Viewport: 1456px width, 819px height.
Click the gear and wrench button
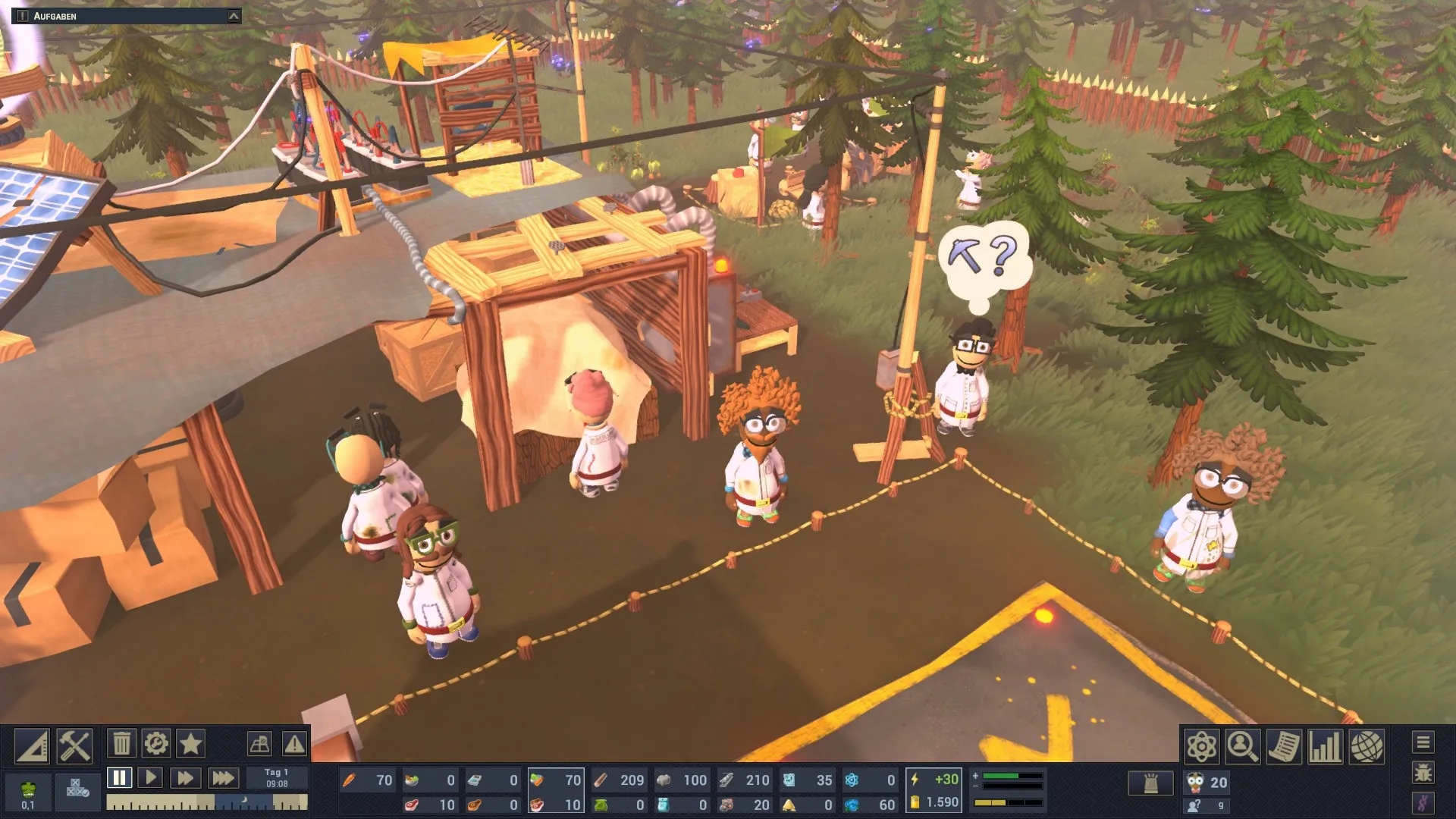click(156, 744)
